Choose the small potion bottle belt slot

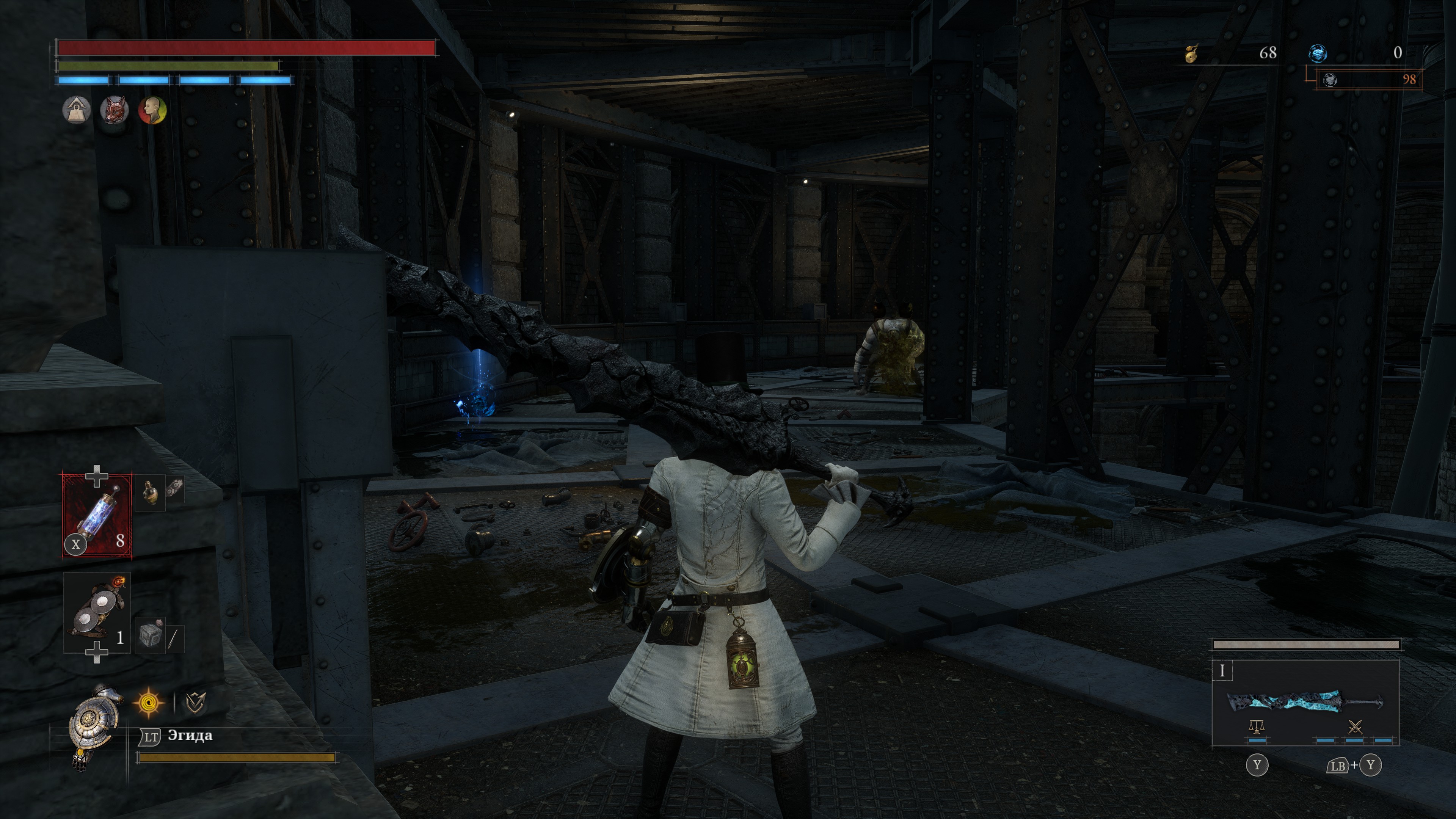(150, 491)
